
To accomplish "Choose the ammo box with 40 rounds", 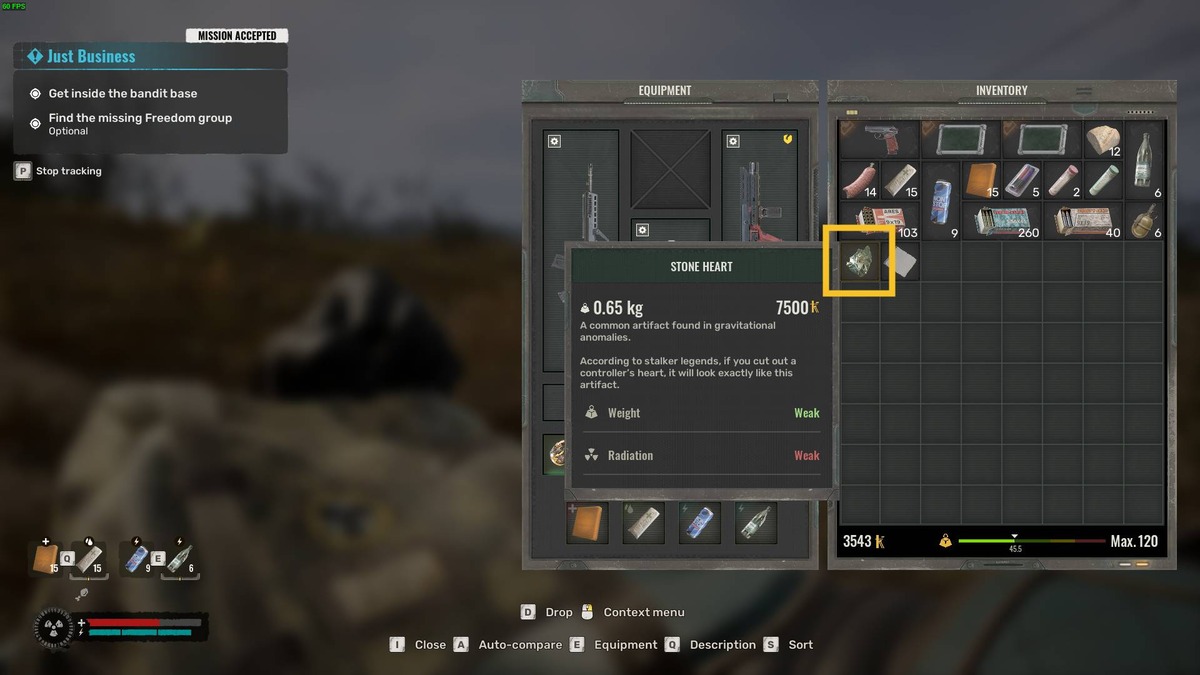I will point(1083,220).
